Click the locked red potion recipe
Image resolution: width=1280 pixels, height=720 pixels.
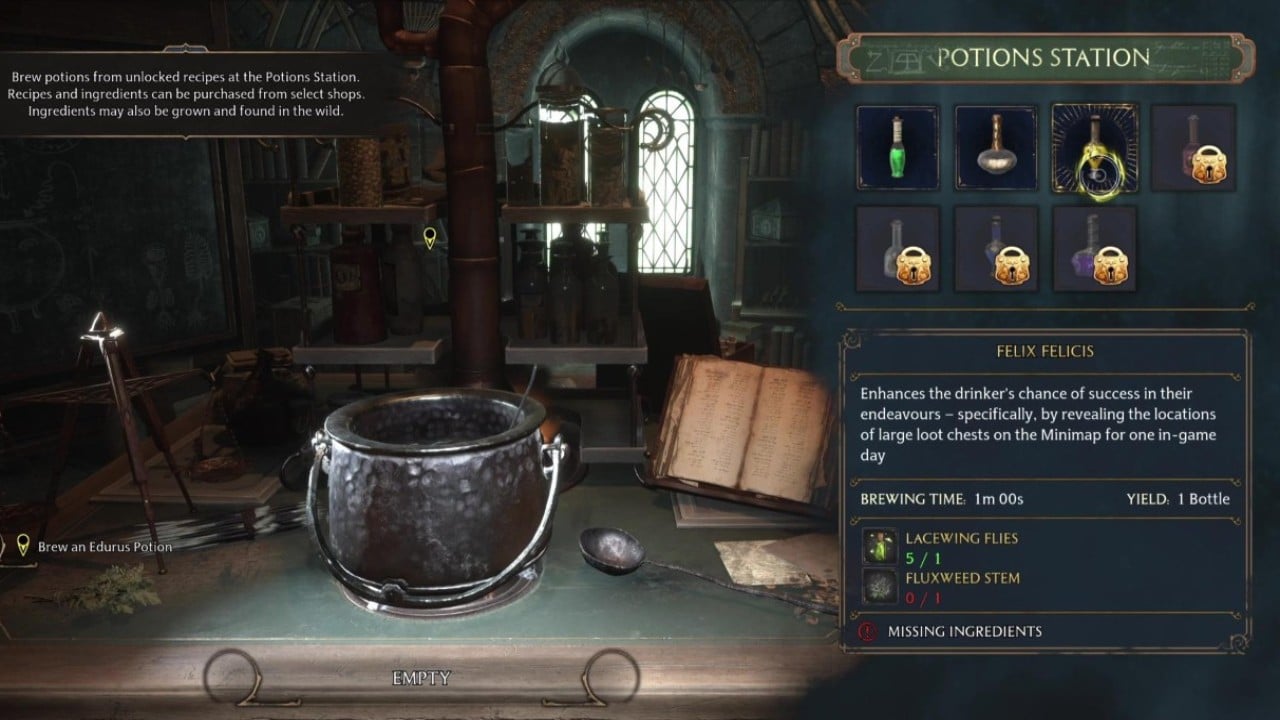[1193, 148]
